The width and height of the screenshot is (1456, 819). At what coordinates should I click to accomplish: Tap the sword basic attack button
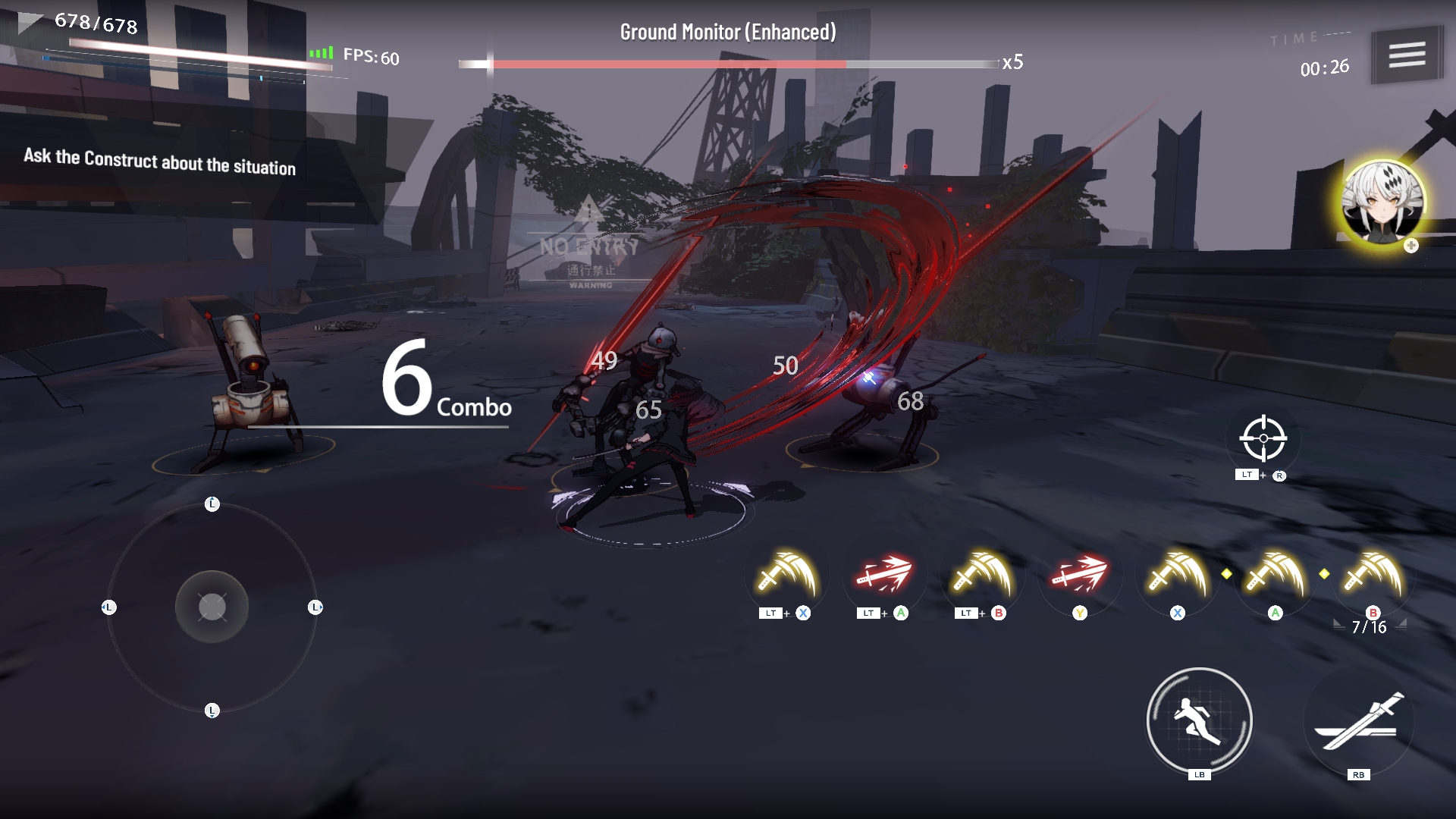click(1359, 722)
